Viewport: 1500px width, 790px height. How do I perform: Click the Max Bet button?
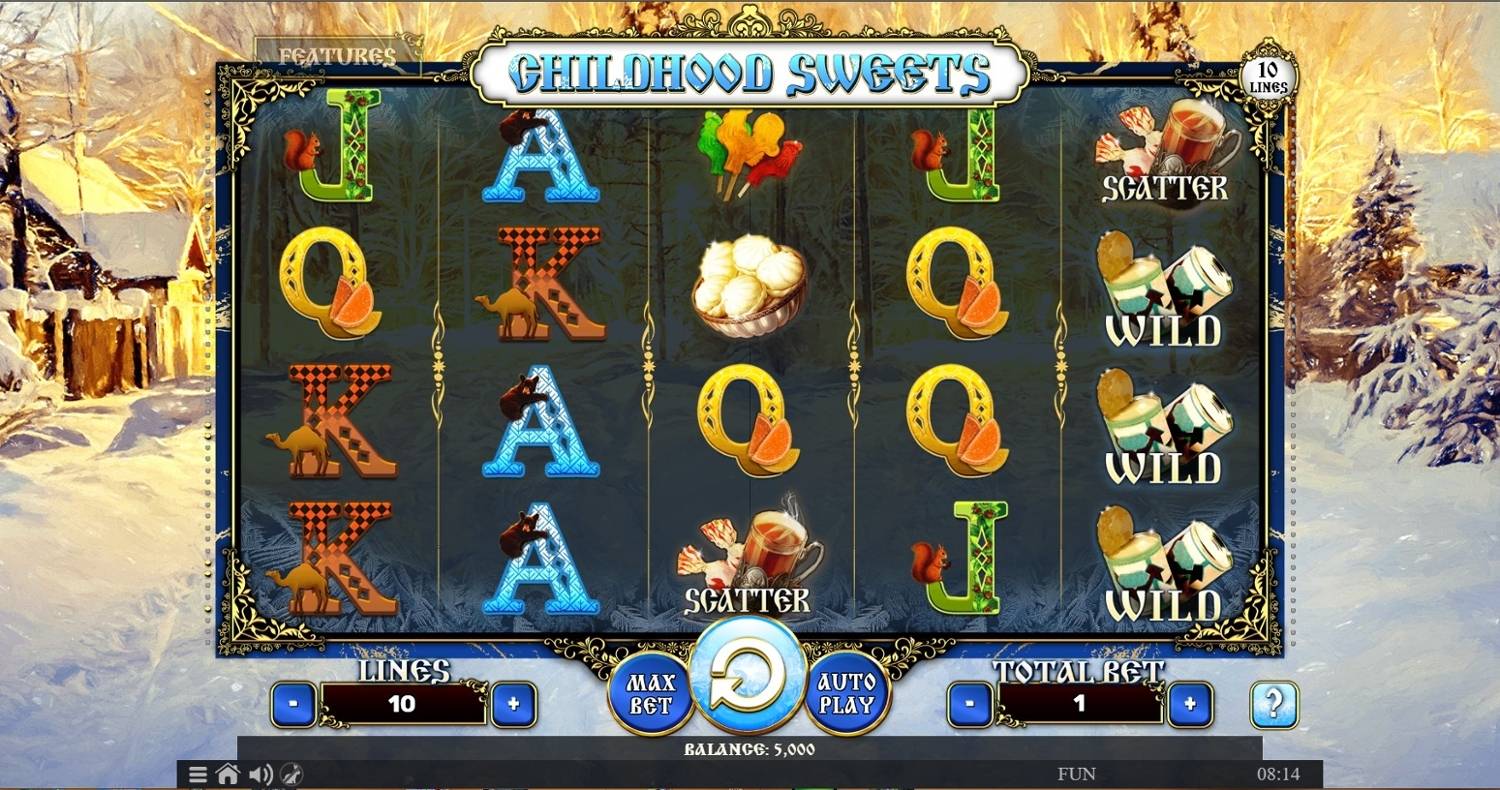point(651,694)
